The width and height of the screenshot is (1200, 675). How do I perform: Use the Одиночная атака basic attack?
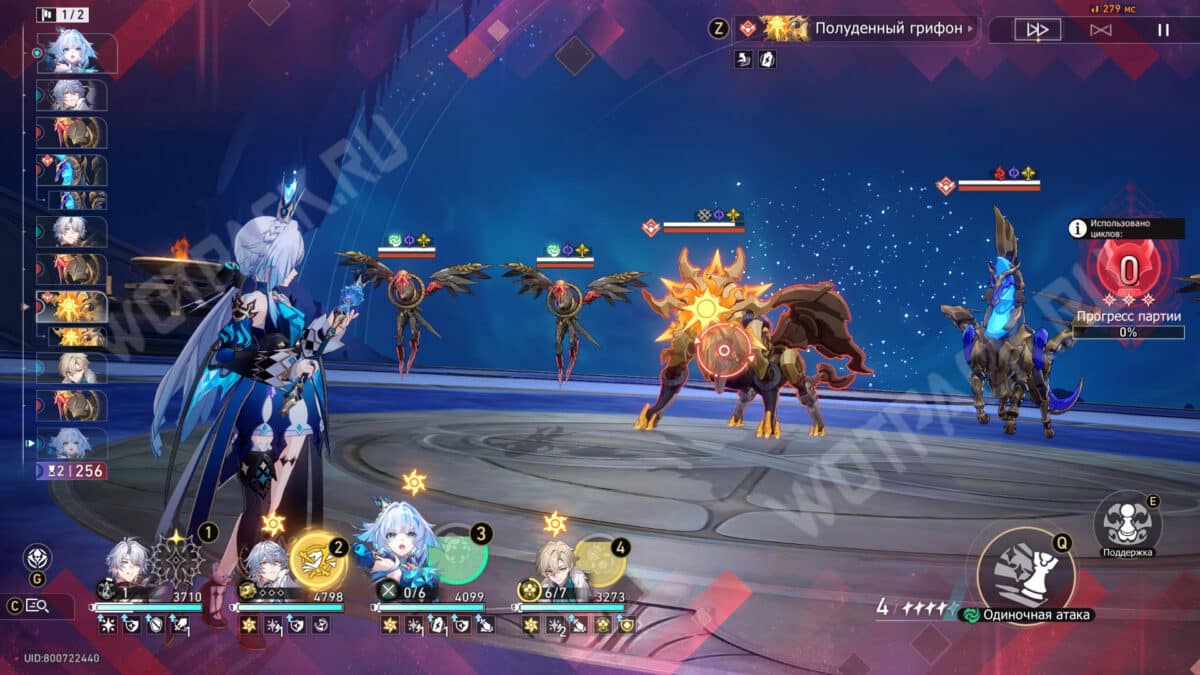1025,574
